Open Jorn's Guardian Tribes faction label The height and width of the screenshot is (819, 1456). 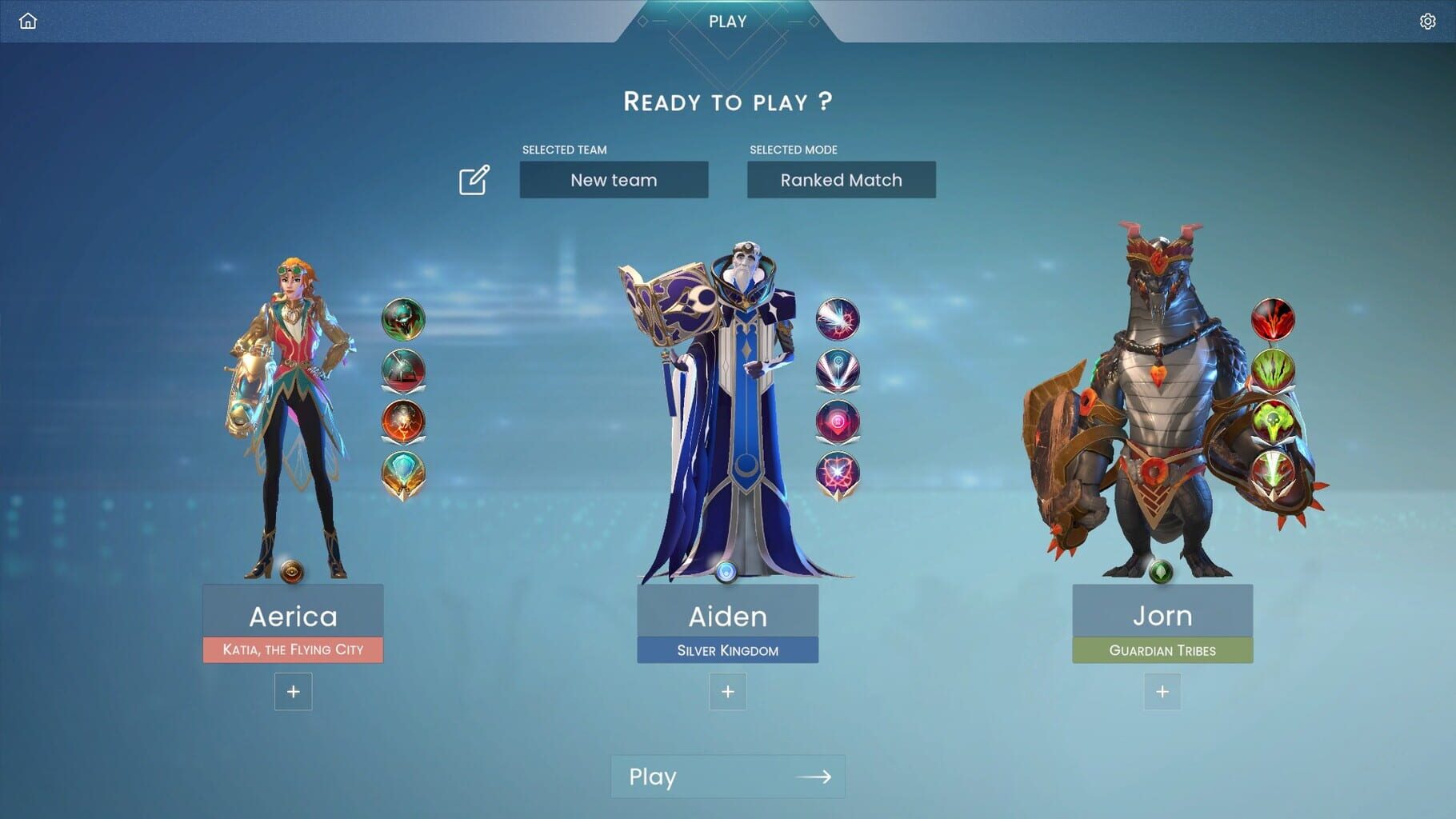(x=1162, y=650)
